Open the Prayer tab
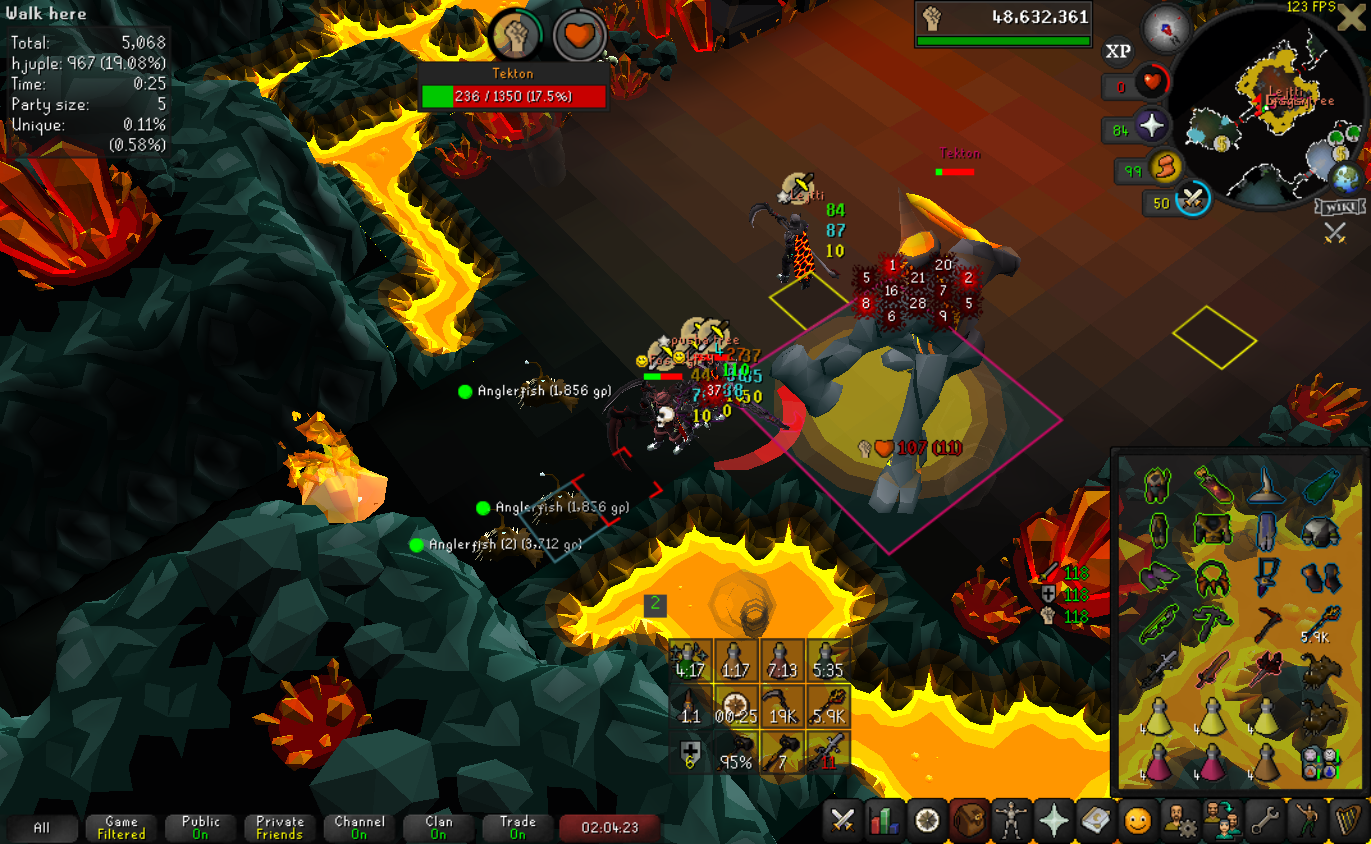The image size is (1371, 844). tap(1054, 821)
